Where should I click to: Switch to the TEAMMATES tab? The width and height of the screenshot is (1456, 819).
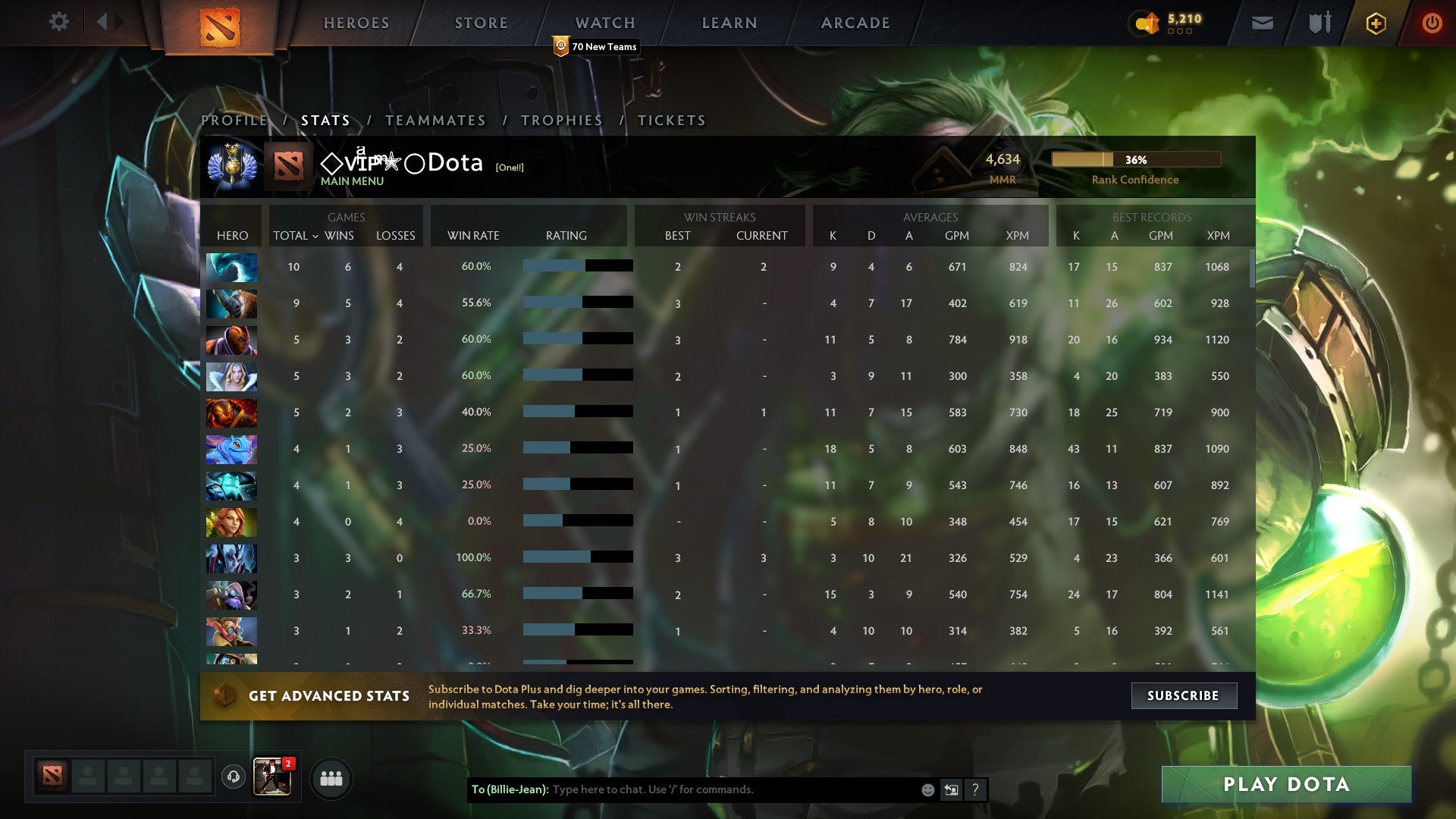coord(436,120)
